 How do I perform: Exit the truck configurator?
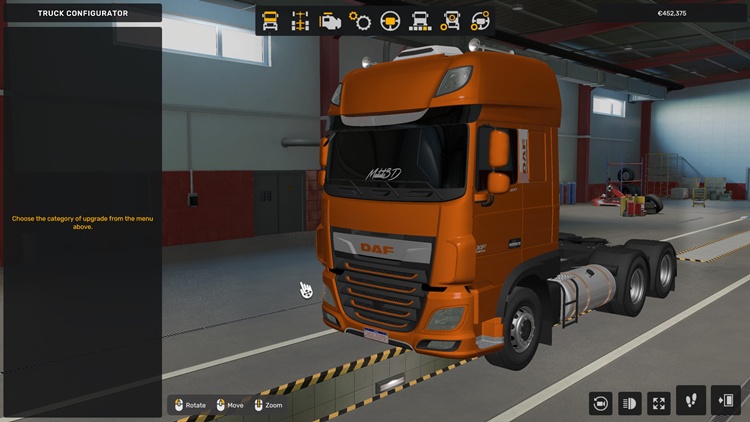(726, 400)
